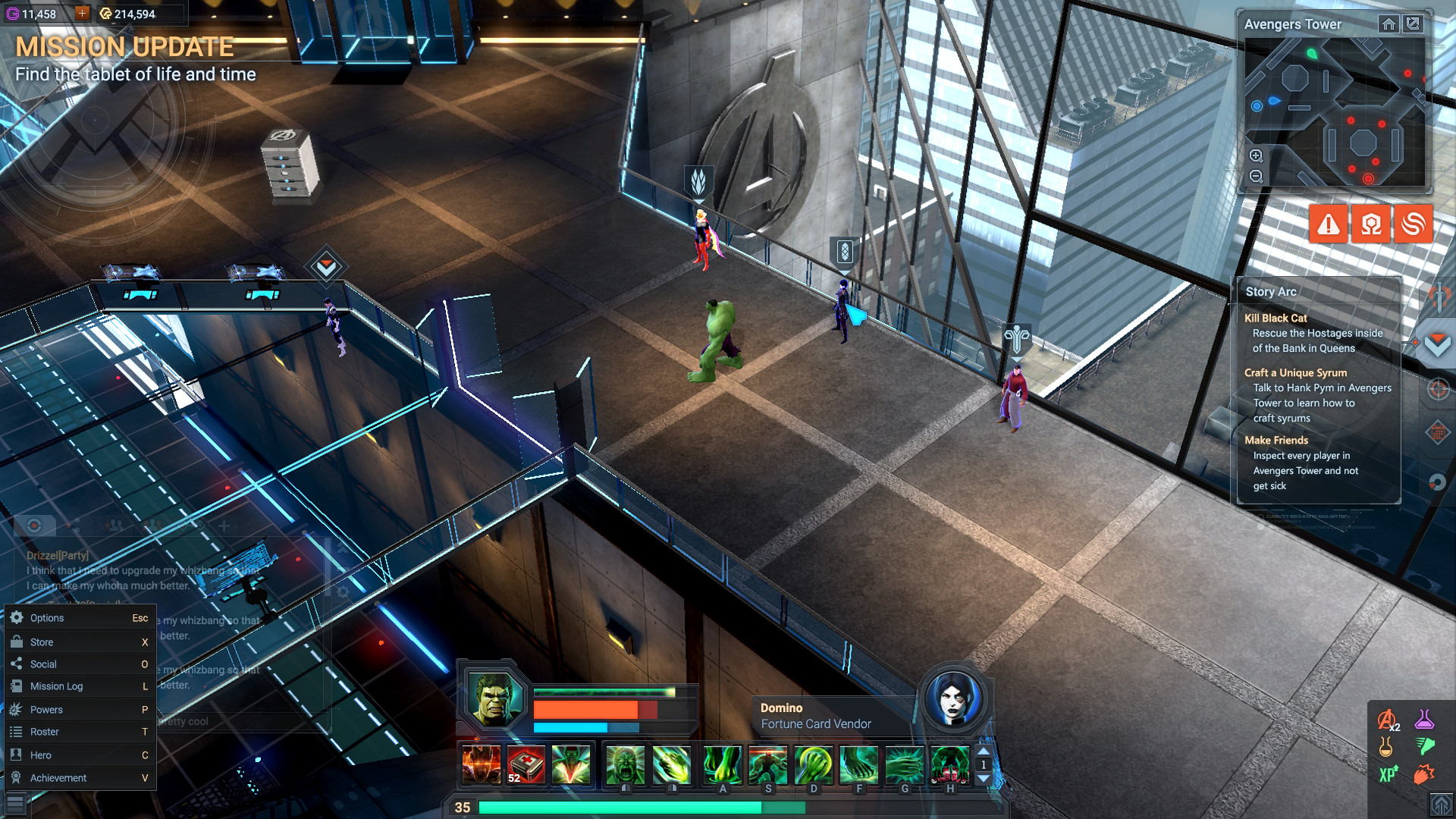The height and width of the screenshot is (819, 1456).
Task: Click the orange warning alert button
Action: pos(1328,224)
